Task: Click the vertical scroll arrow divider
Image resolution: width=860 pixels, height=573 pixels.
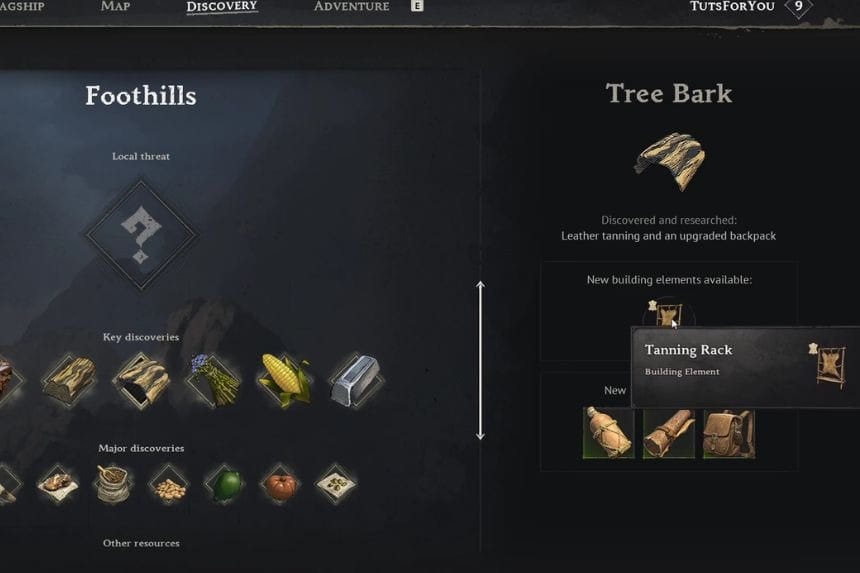Action: tap(480, 360)
